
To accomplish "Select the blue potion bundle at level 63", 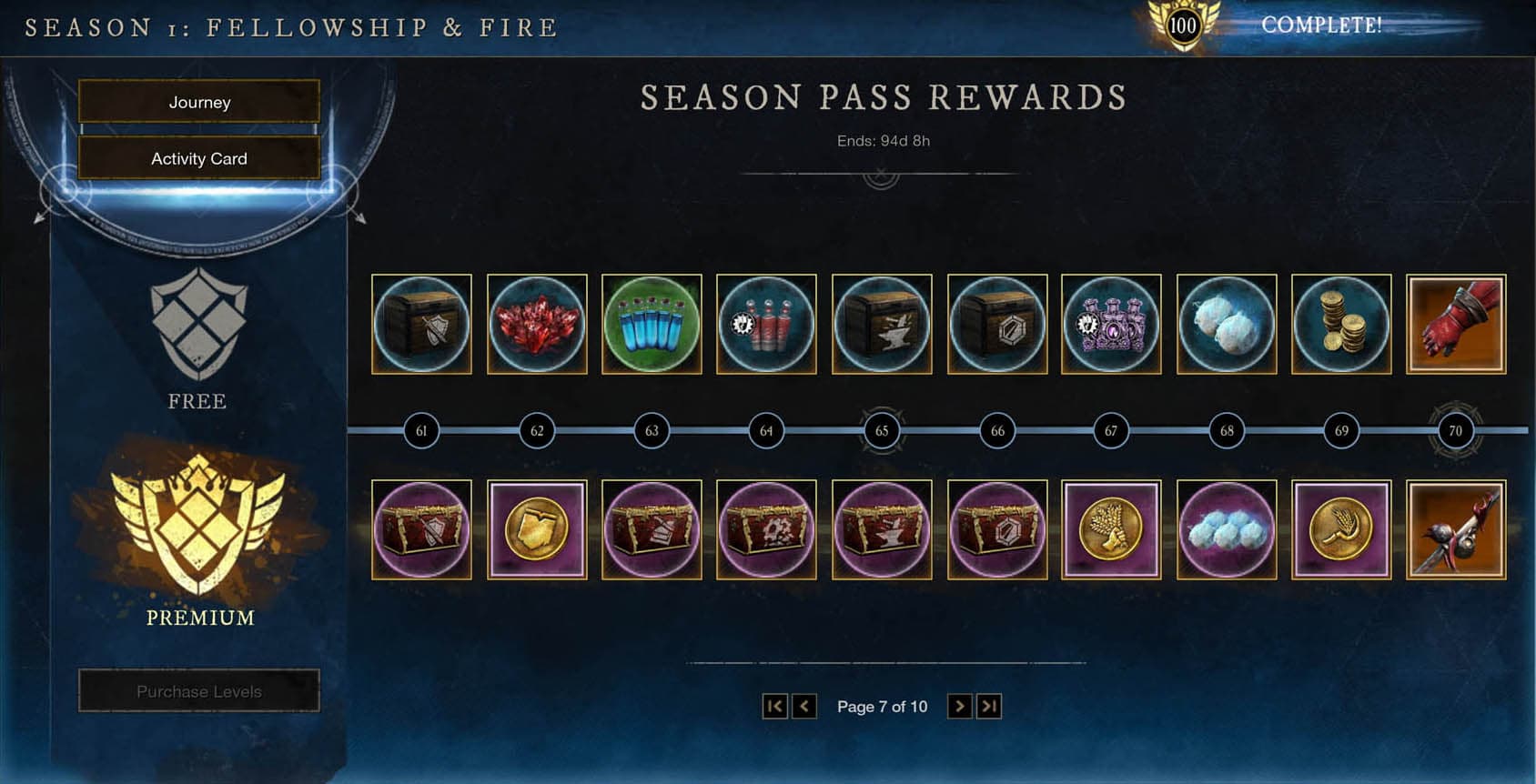I will [x=651, y=324].
